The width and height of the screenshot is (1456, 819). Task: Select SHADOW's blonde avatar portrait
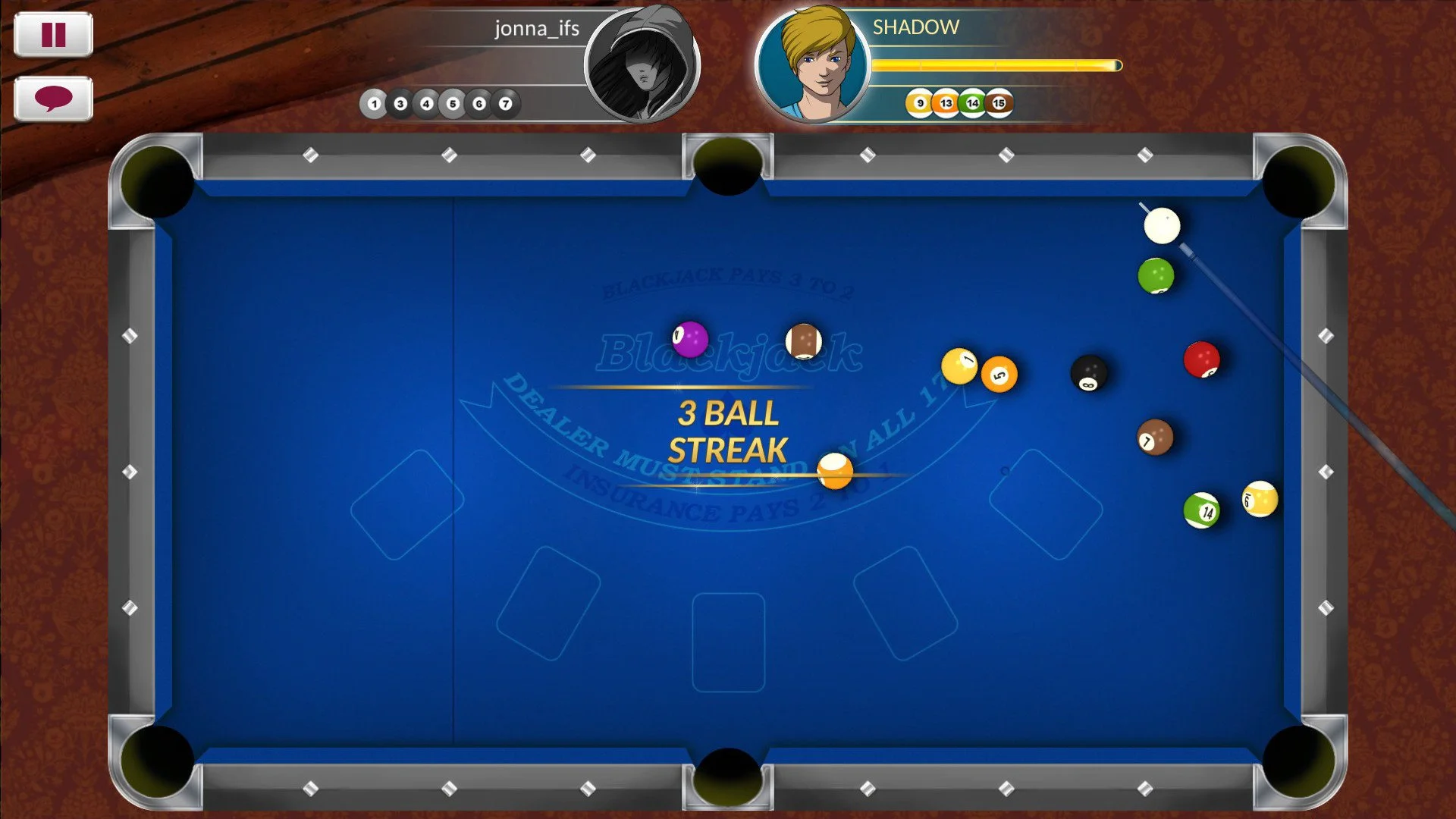click(x=813, y=64)
